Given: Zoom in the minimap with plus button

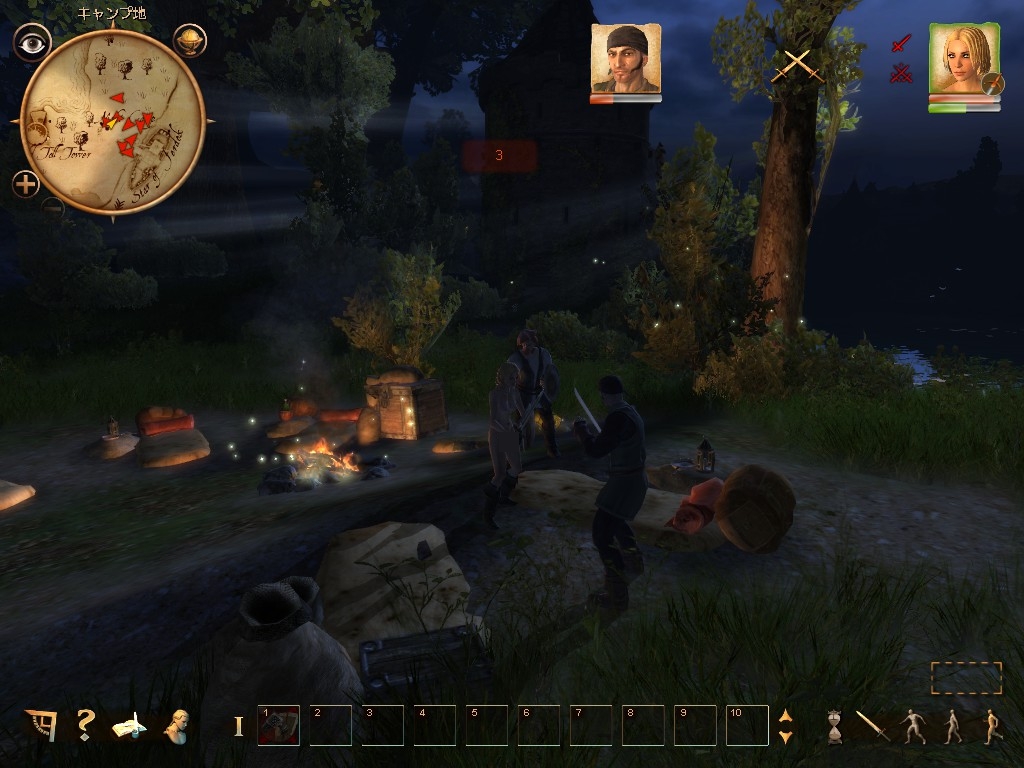Looking at the screenshot, I should coord(26,184).
